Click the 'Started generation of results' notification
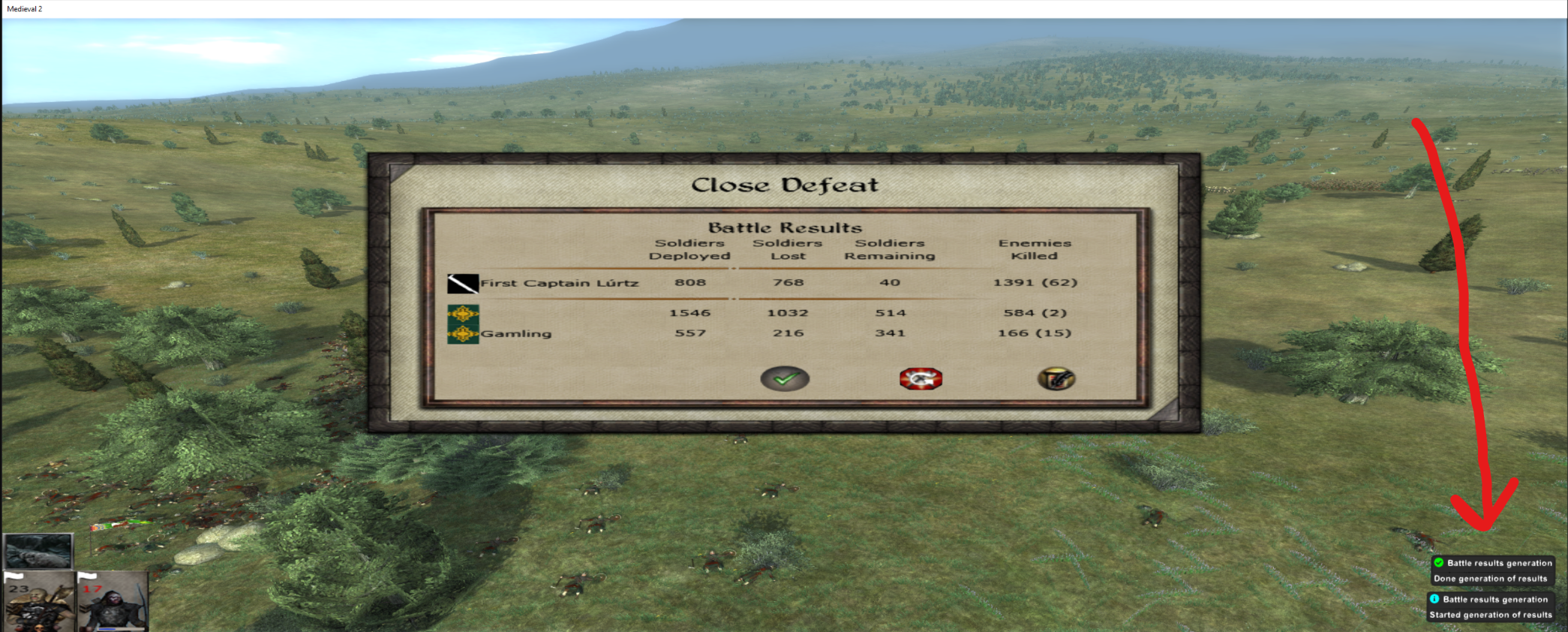The width and height of the screenshot is (1568, 632). click(1491, 607)
